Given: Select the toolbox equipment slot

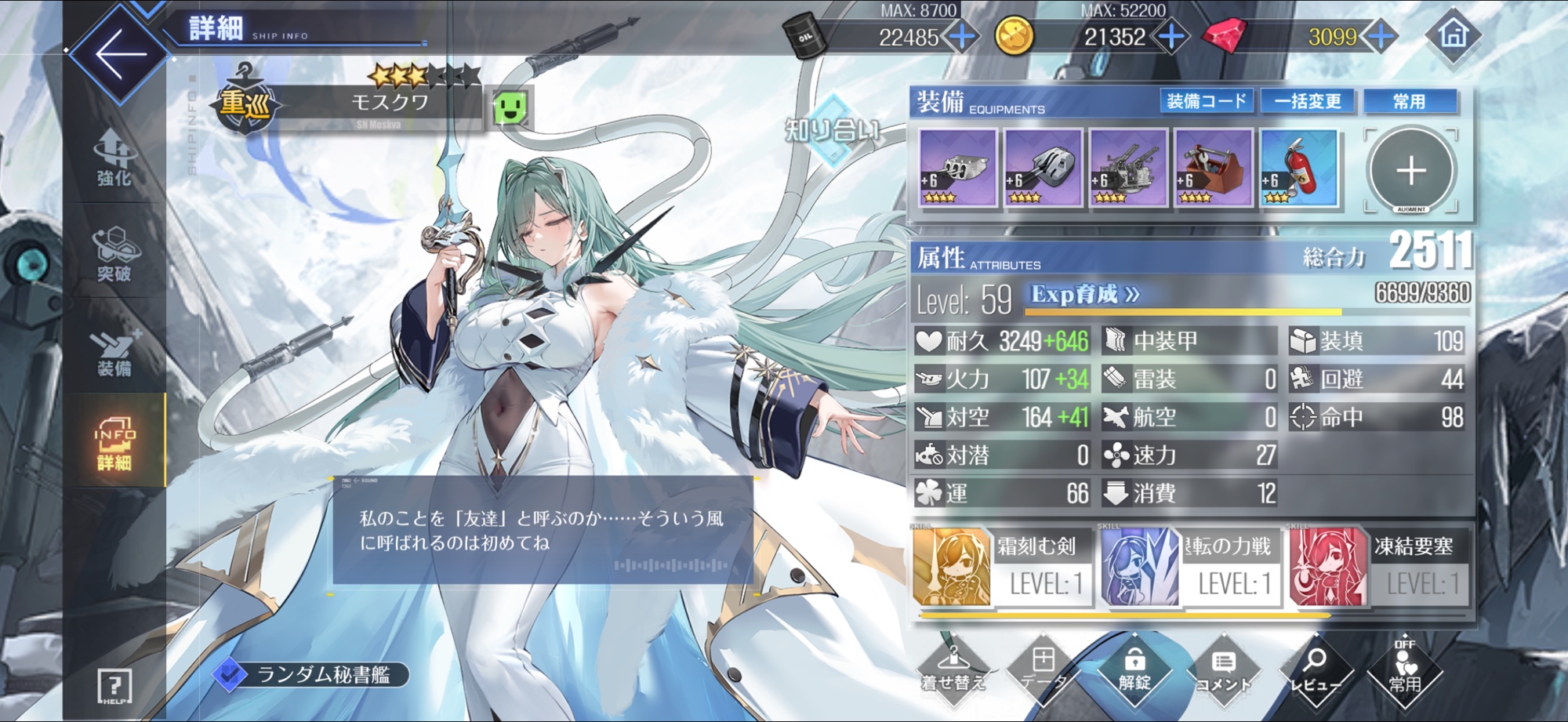Looking at the screenshot, I should [1213, 169].
